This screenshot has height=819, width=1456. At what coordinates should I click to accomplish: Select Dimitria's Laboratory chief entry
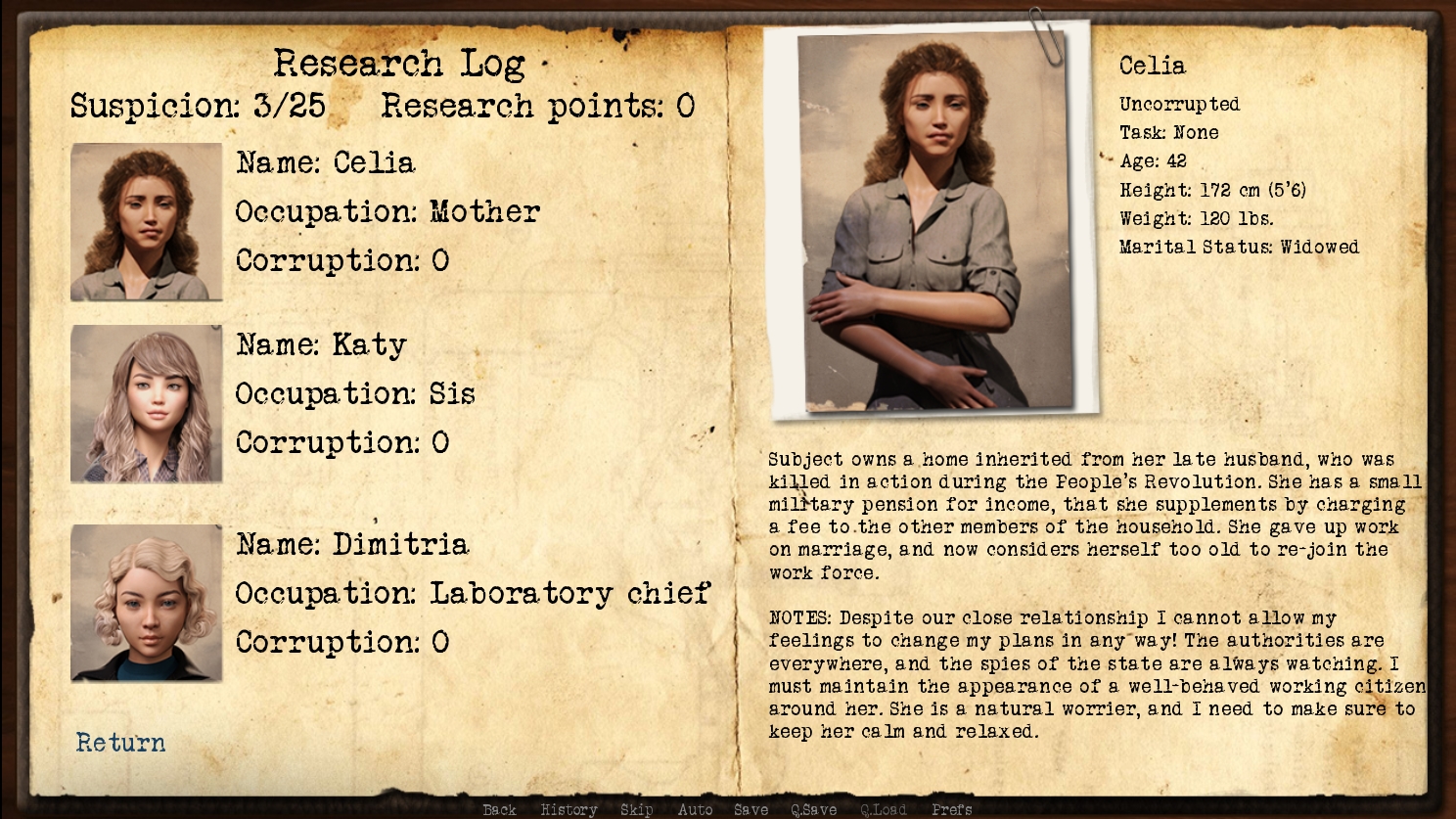coord(474,594)
